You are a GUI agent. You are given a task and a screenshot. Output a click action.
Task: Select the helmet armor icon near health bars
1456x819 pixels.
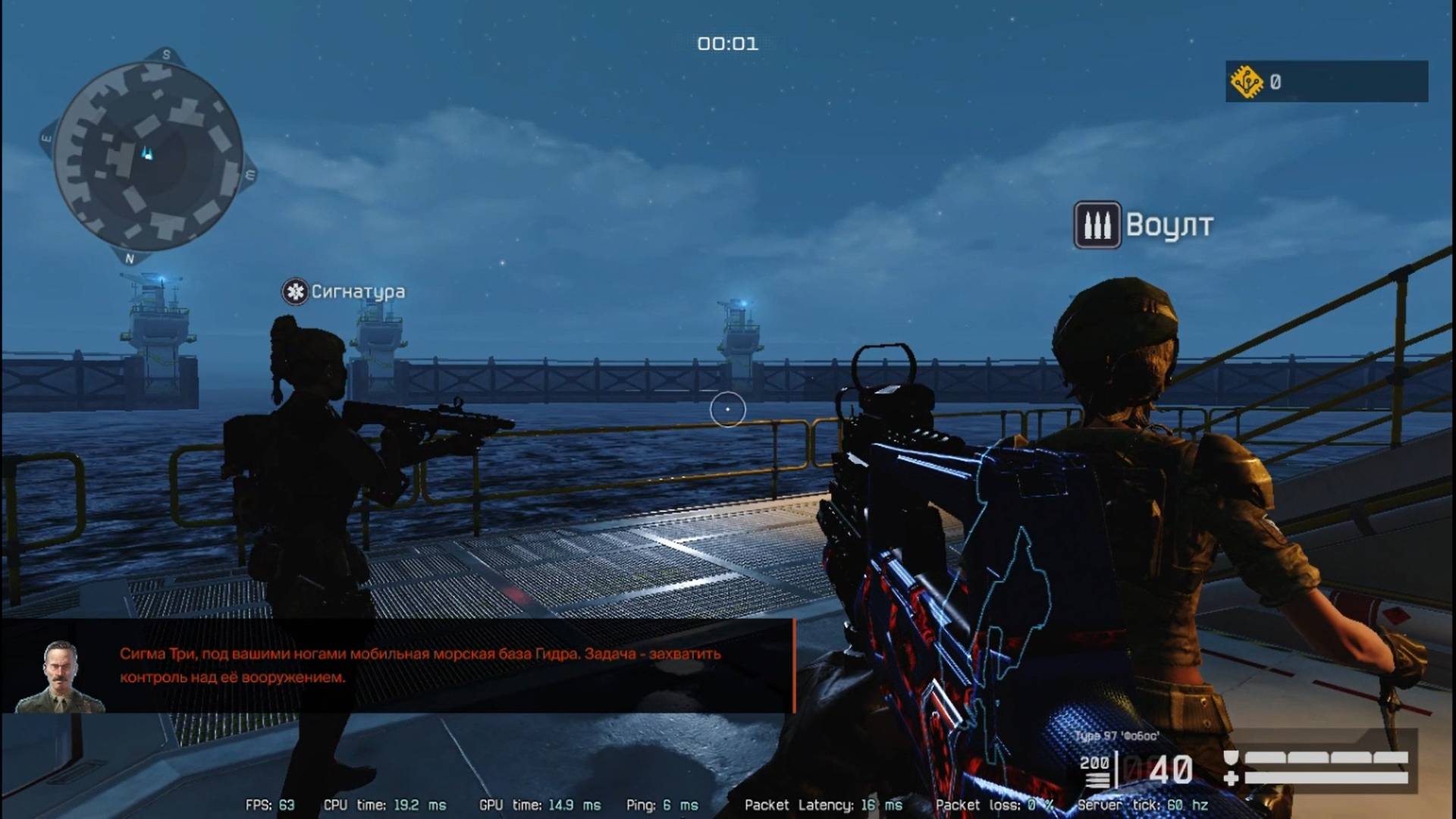(1231, 758)
